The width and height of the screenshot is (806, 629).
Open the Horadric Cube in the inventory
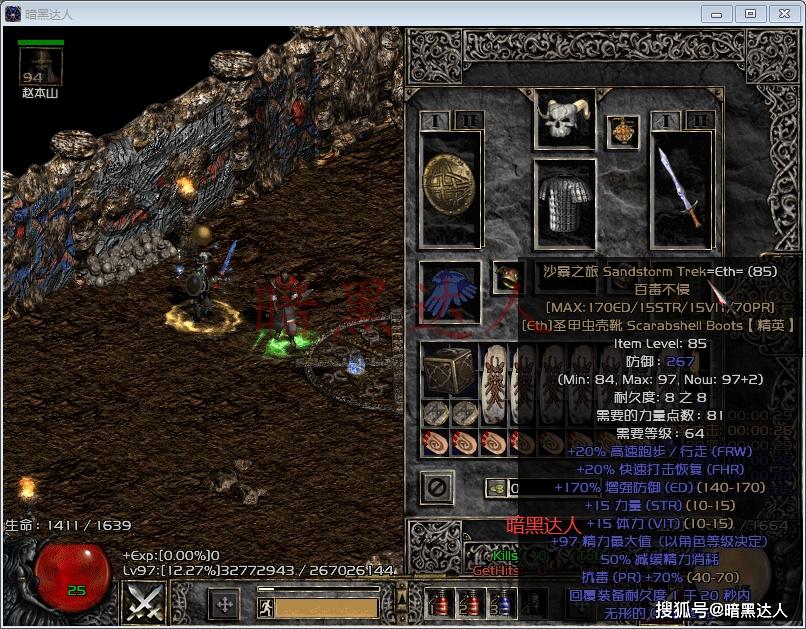pyautogui.click(x=449, y=371)
